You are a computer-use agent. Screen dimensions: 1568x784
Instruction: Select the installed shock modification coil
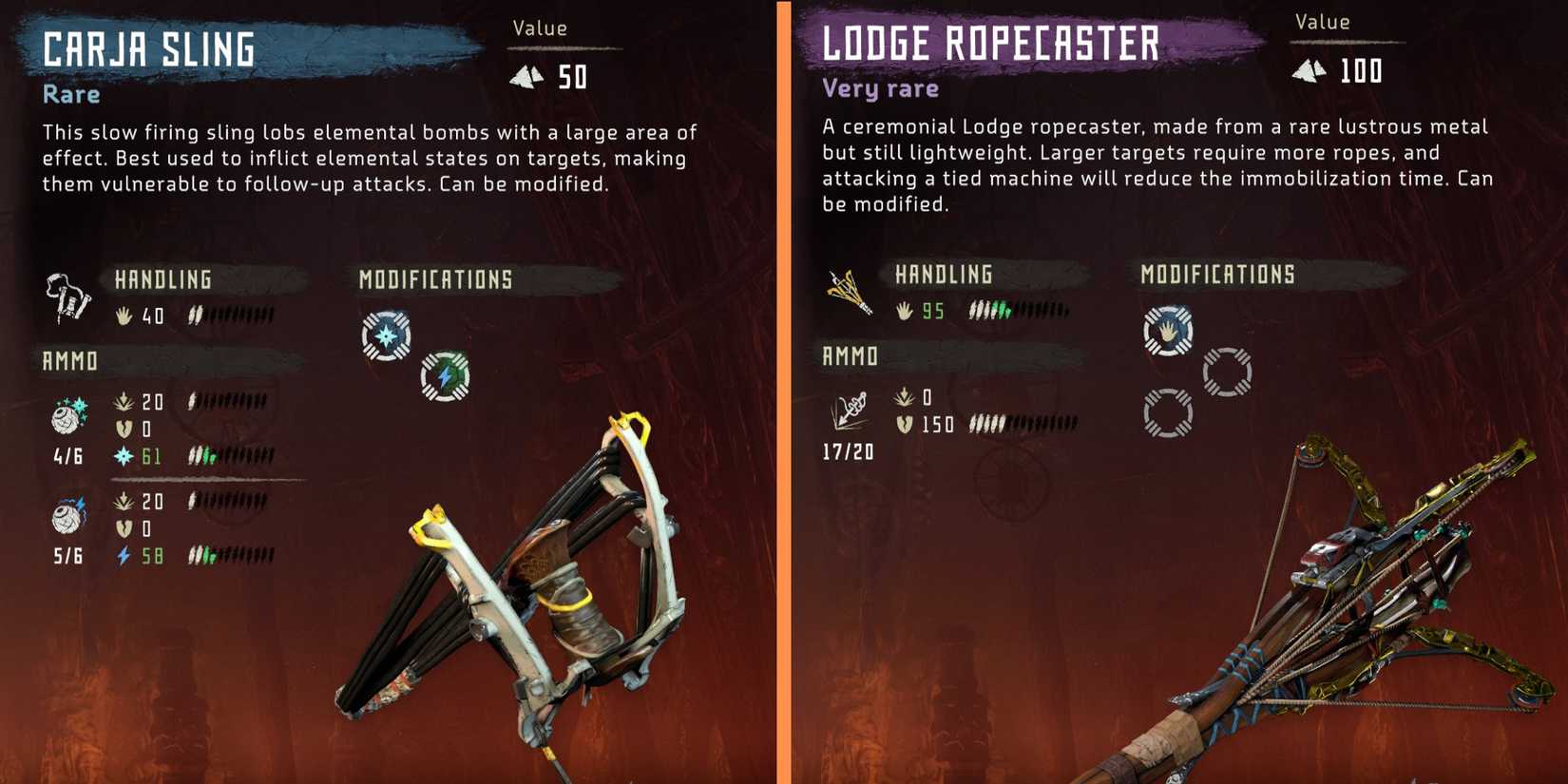coord(445,376)
